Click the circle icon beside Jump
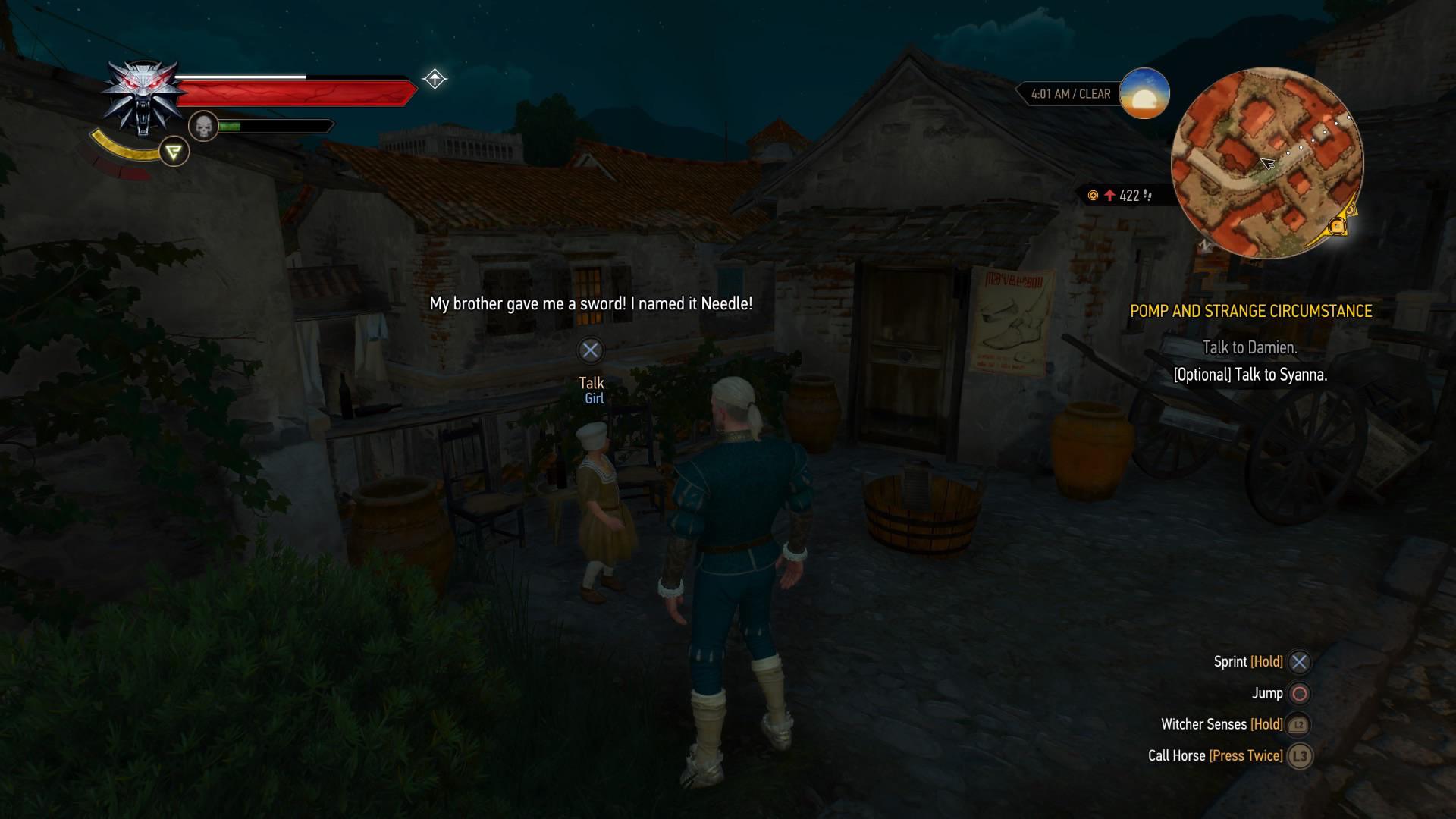 1298,692
